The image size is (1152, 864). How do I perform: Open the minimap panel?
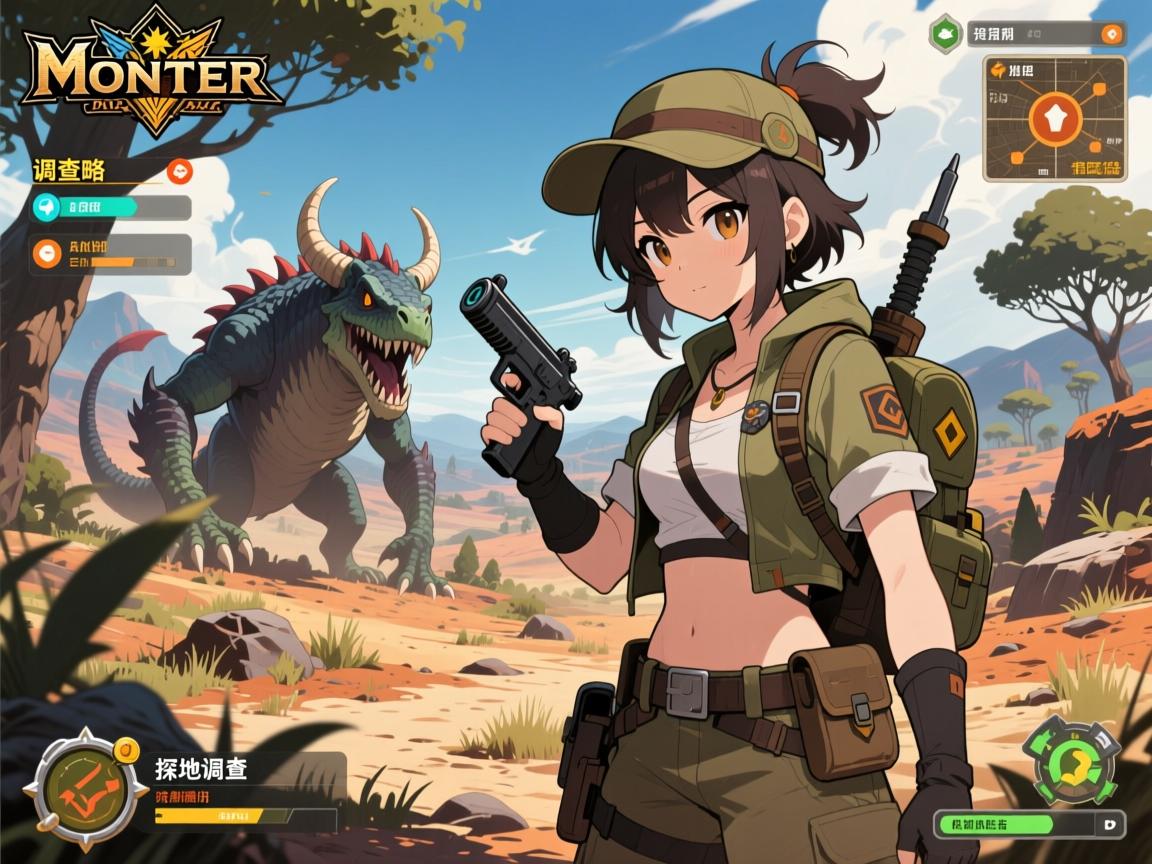[1055, 119]
